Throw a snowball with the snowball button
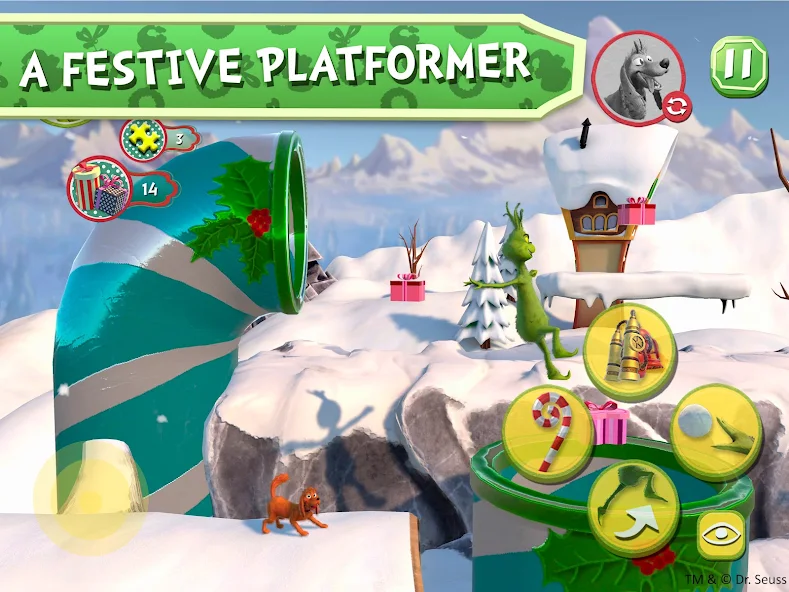Screen dimensions: 789x592 [717, 432]
